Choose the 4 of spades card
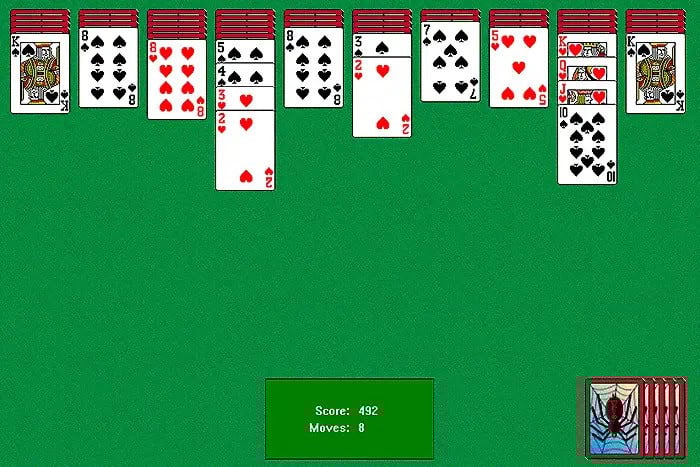The width and height of the screenshot is (700, 467). [x=245, y=74]
